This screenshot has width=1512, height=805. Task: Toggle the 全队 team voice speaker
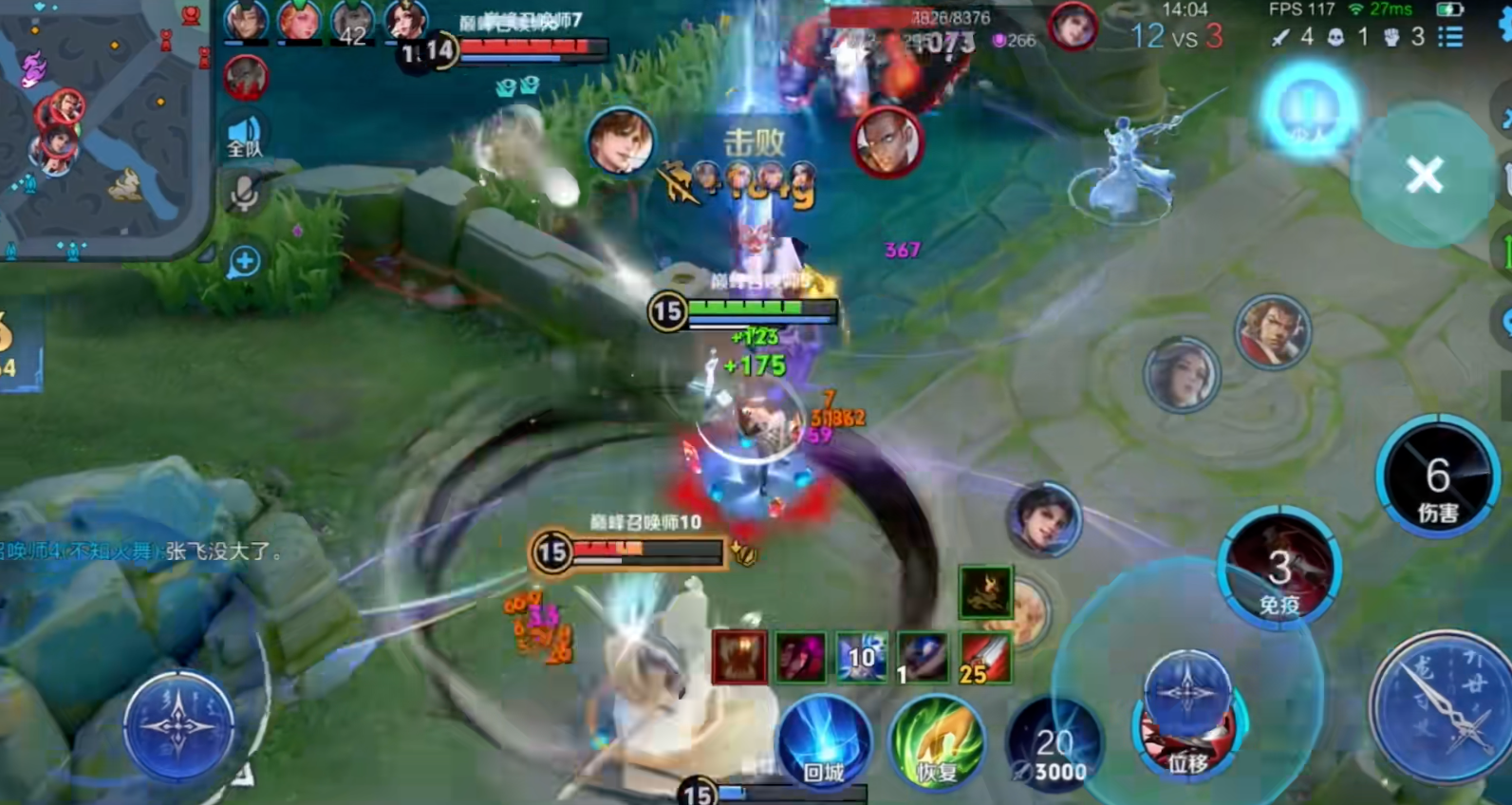[x=245, y=137]
